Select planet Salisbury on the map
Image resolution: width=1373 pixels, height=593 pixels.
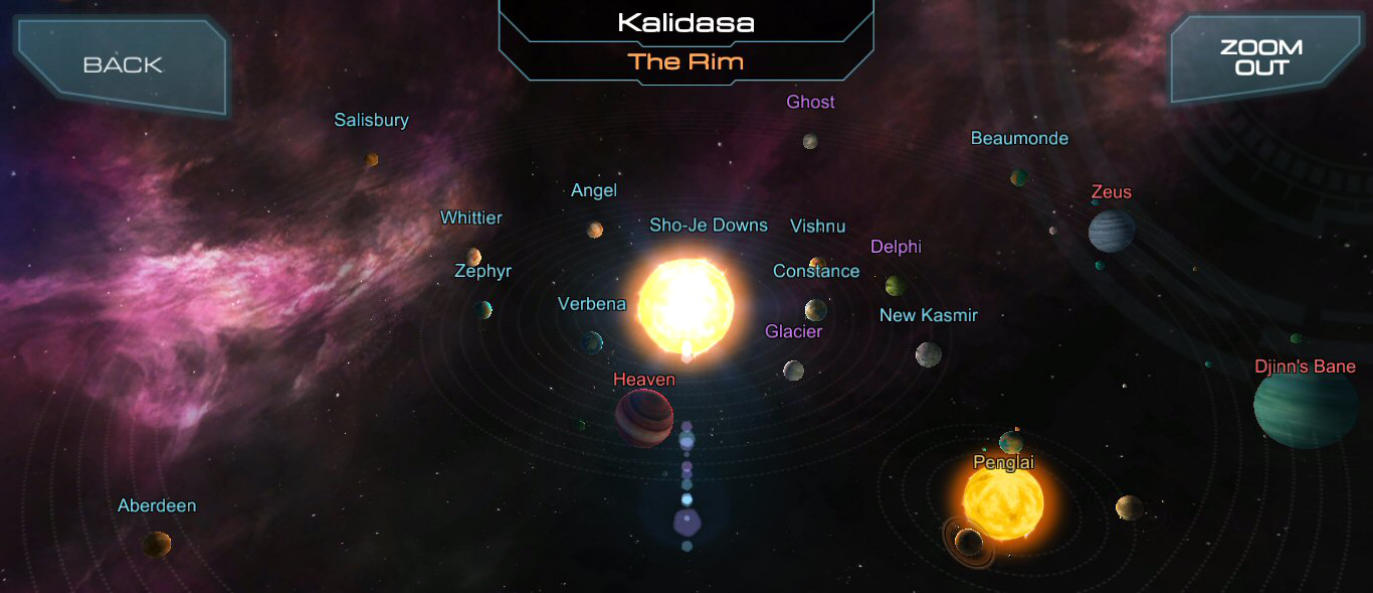[371, 159]
